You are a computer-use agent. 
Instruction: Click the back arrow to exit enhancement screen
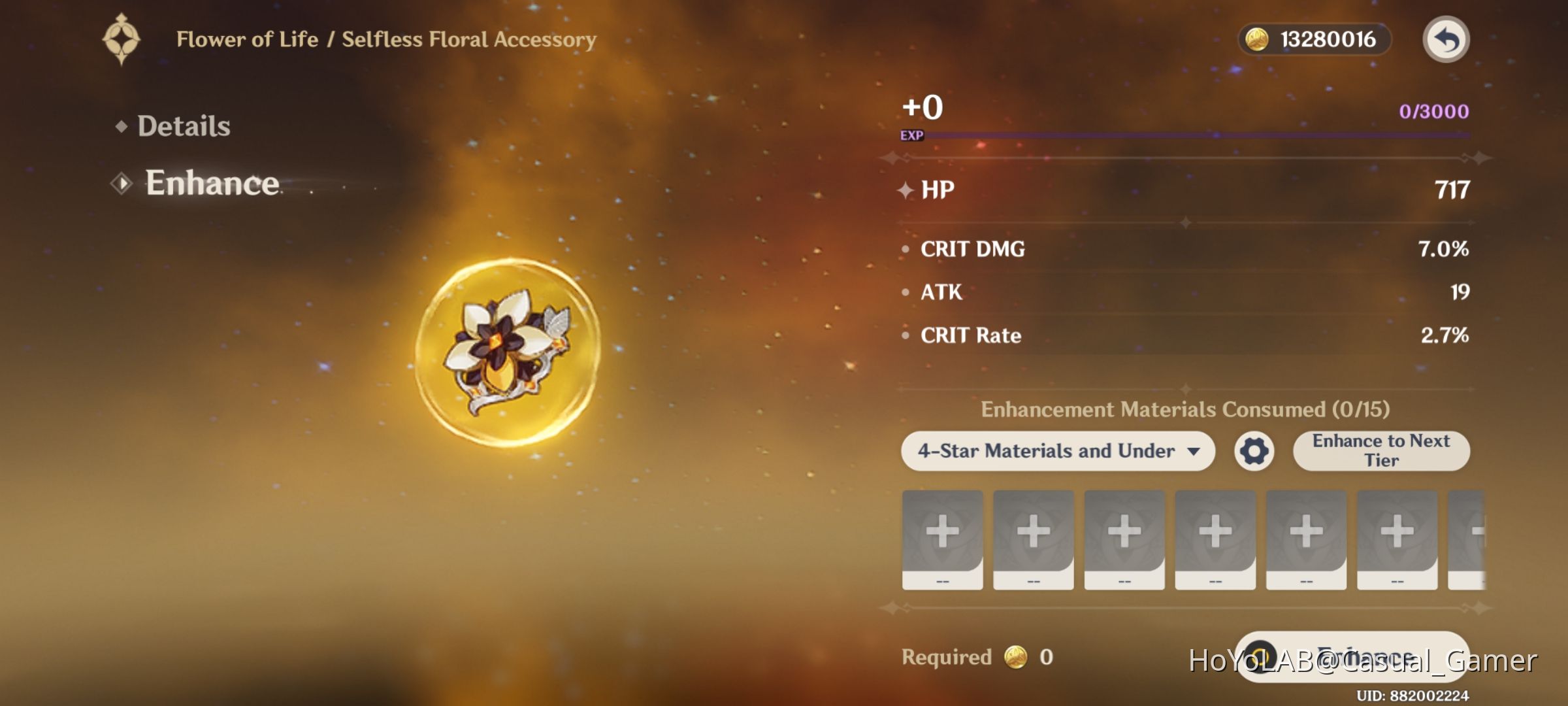point(1448,39)
